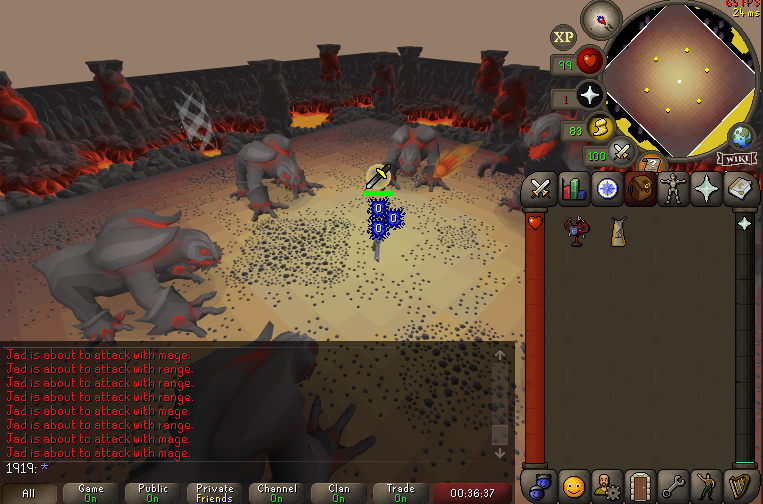The image size is (763, 504).
Task: Activate quick-prayers via the prayer orb
Action: (589, 96)
